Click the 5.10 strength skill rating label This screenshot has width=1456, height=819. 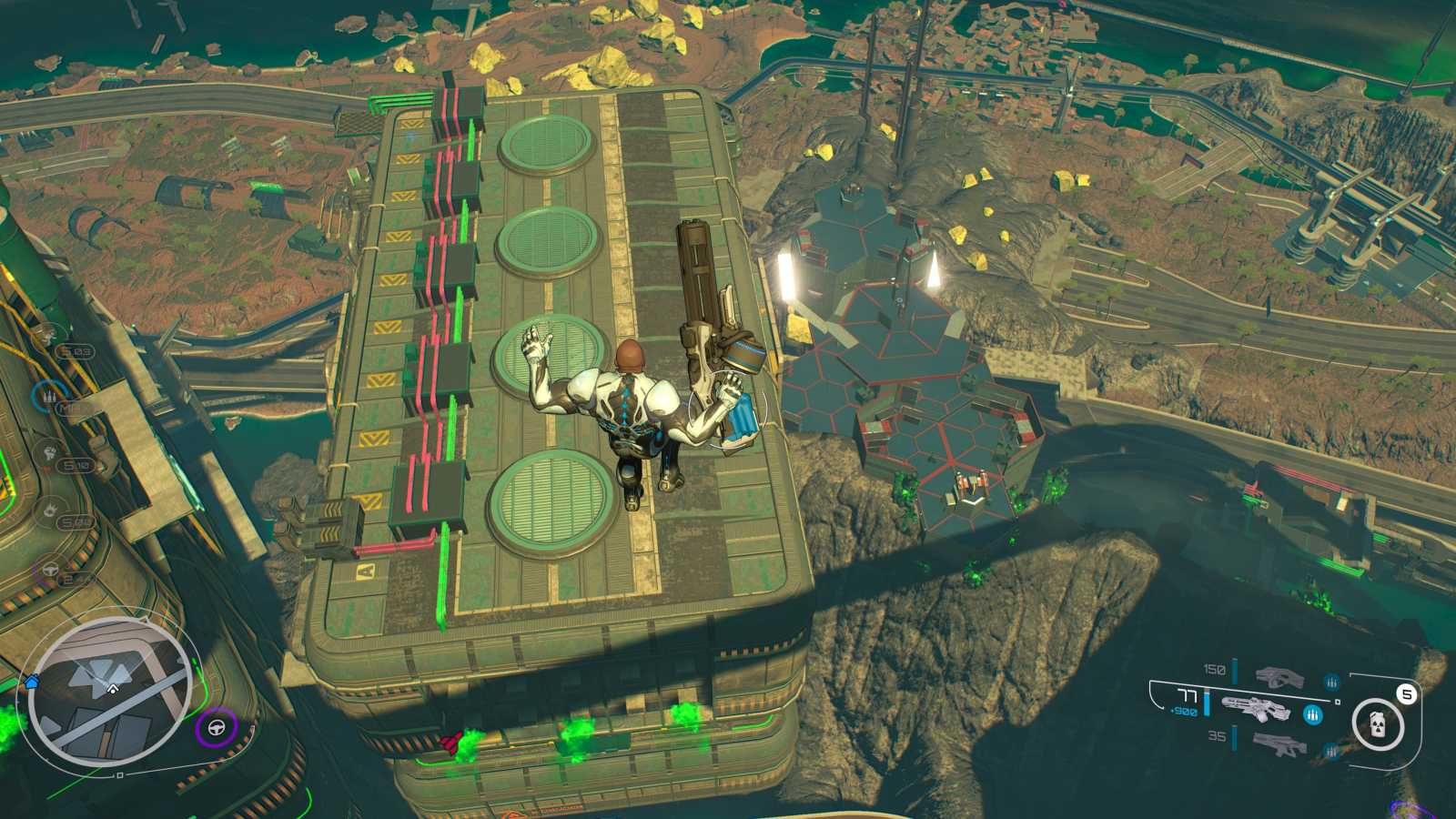point(76,464)
